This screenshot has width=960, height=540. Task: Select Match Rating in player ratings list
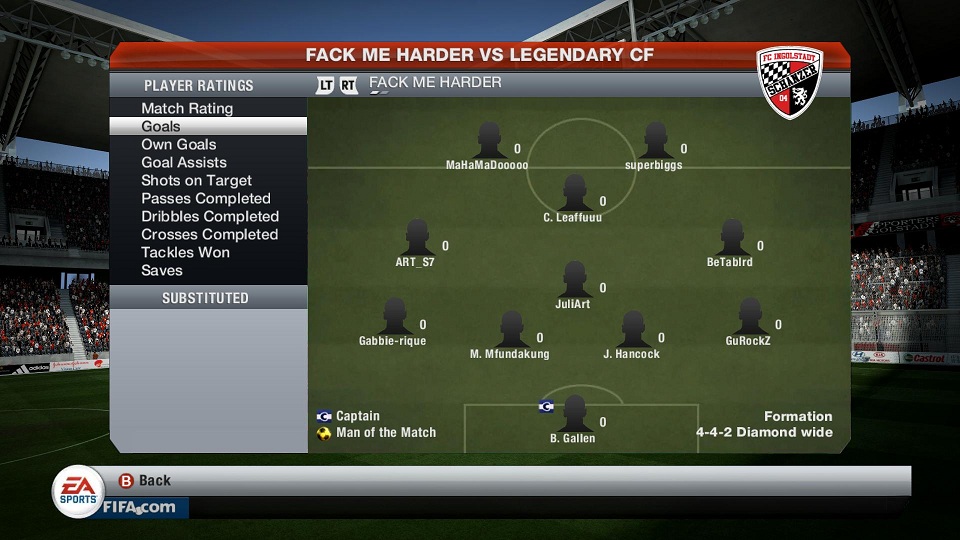pos(187,108)
